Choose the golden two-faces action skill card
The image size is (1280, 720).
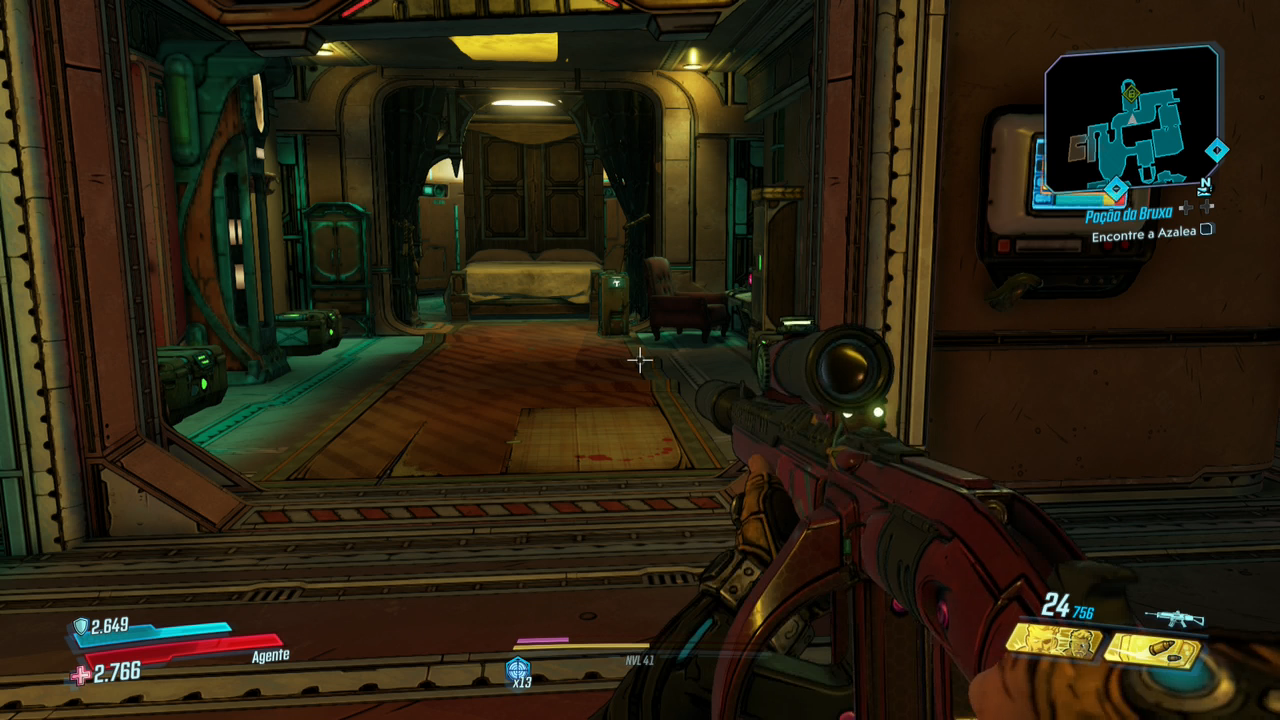tap(1053, 642)
